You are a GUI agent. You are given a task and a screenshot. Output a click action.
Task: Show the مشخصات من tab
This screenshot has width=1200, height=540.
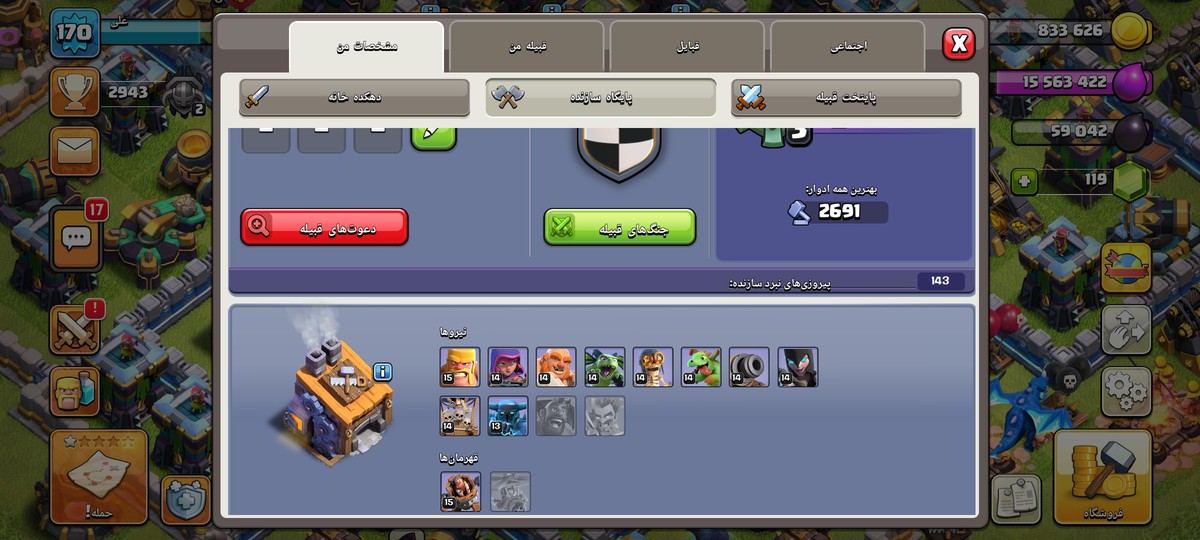pyautogui.click(x=366, y=46)
